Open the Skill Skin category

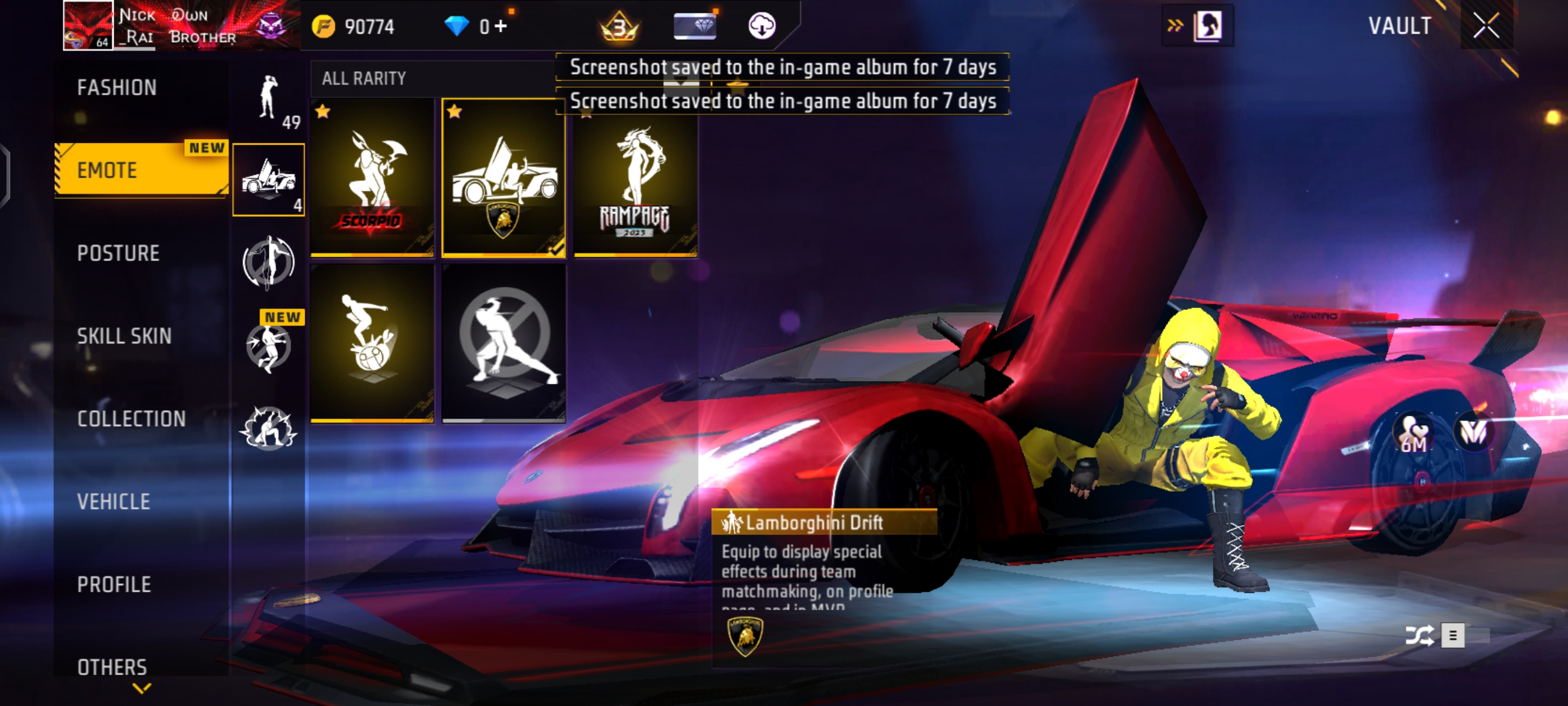pyautogui.click(x=124, y=336)
